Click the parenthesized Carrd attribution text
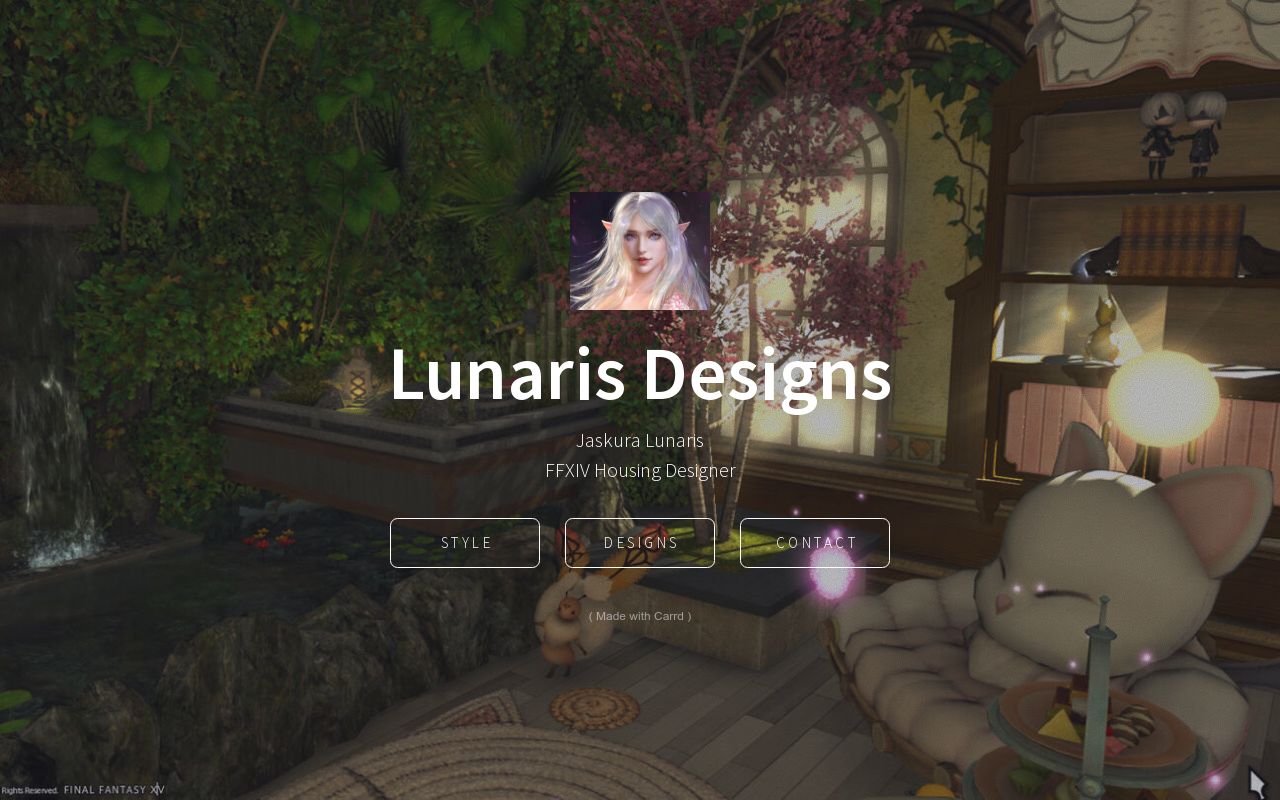Screen dimensions: 1280x800 tap(640, 616)
